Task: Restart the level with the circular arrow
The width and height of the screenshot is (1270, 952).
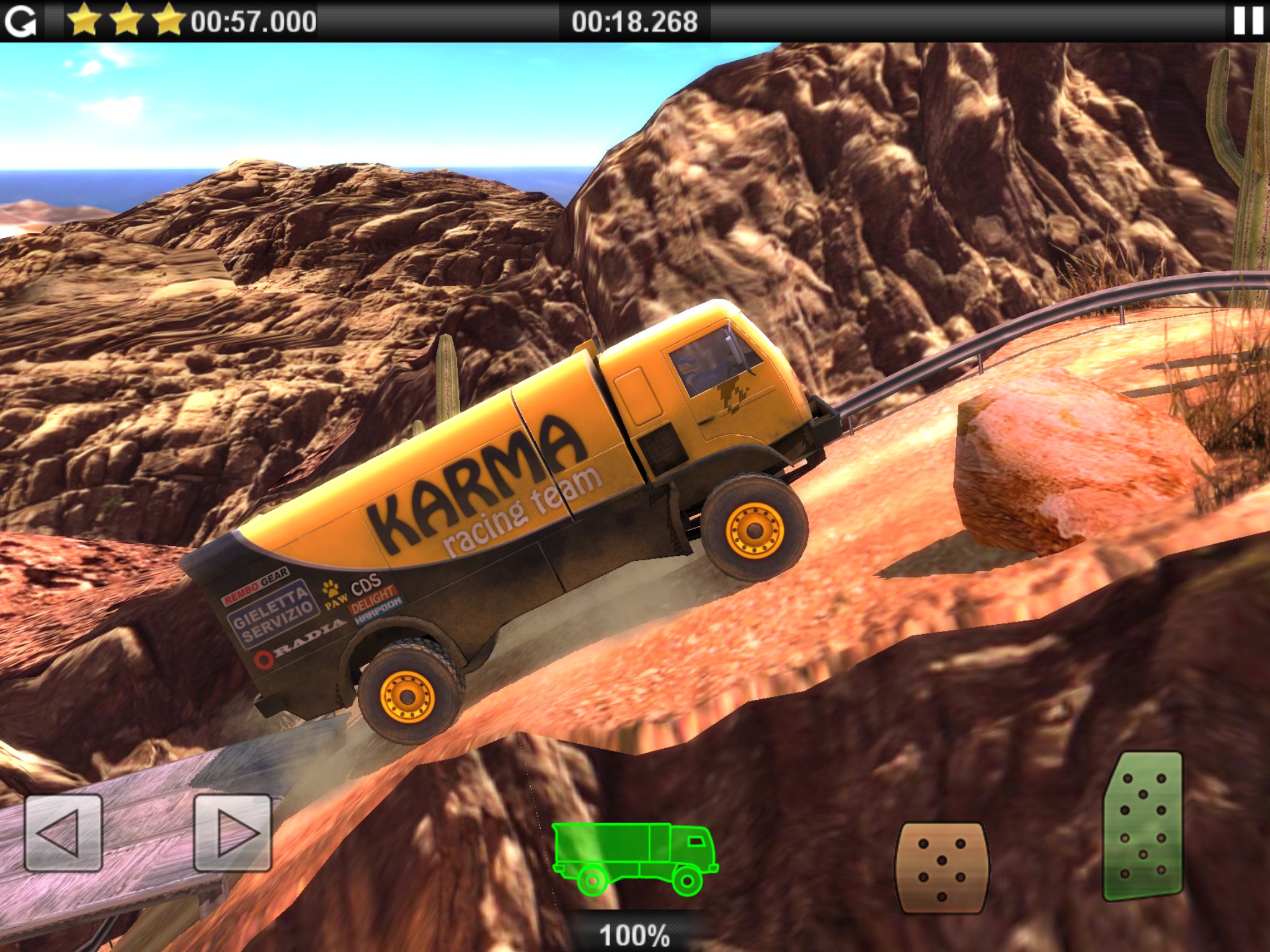Action: tap(20, 21)
